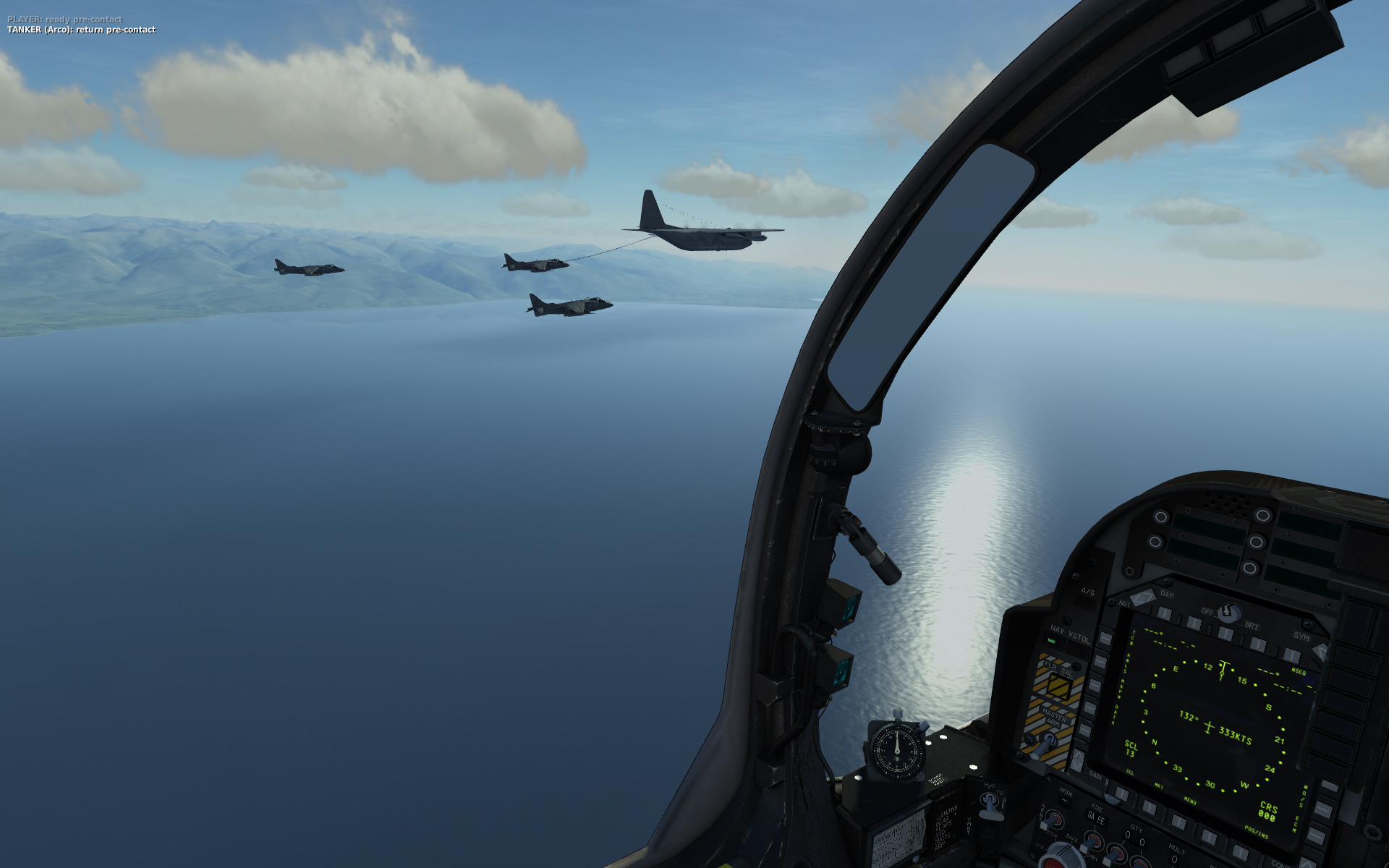Viewport: 1389px width, 868px height.
Task: Click the TCN pushbutton beside the display
Action: pyautogui.click(x=1105, y=639)
